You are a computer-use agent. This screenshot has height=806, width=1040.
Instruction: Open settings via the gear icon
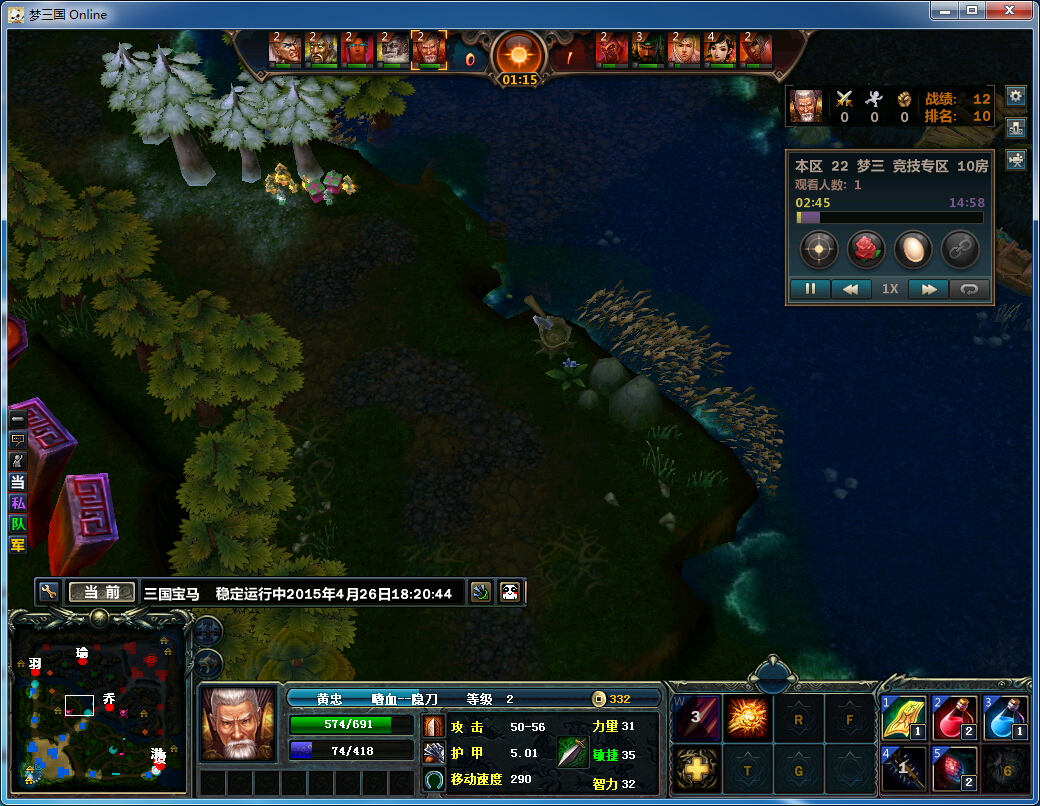click(1016, 96)
